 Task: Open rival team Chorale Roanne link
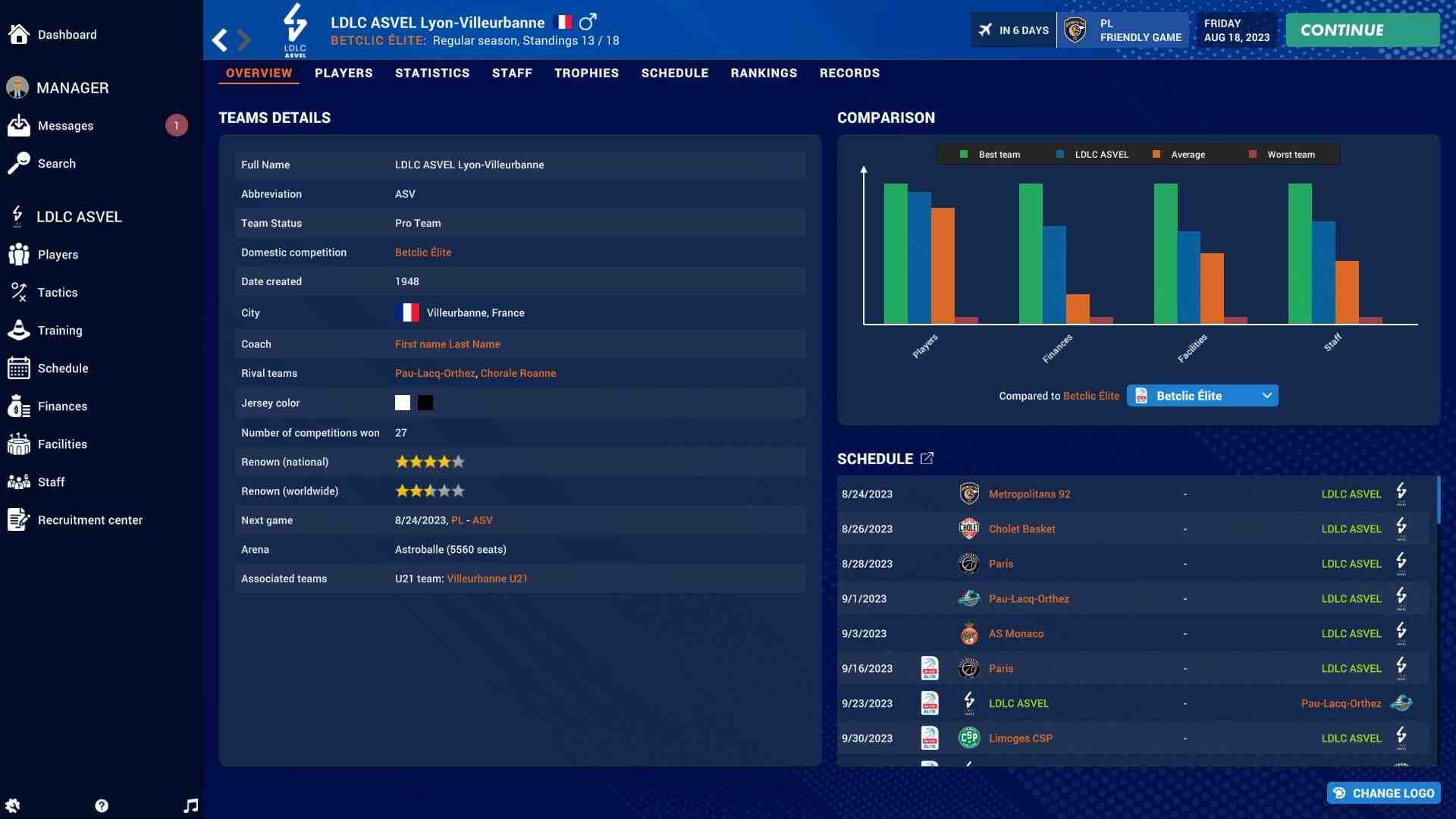pyautogui.click(x=518, y=373)
